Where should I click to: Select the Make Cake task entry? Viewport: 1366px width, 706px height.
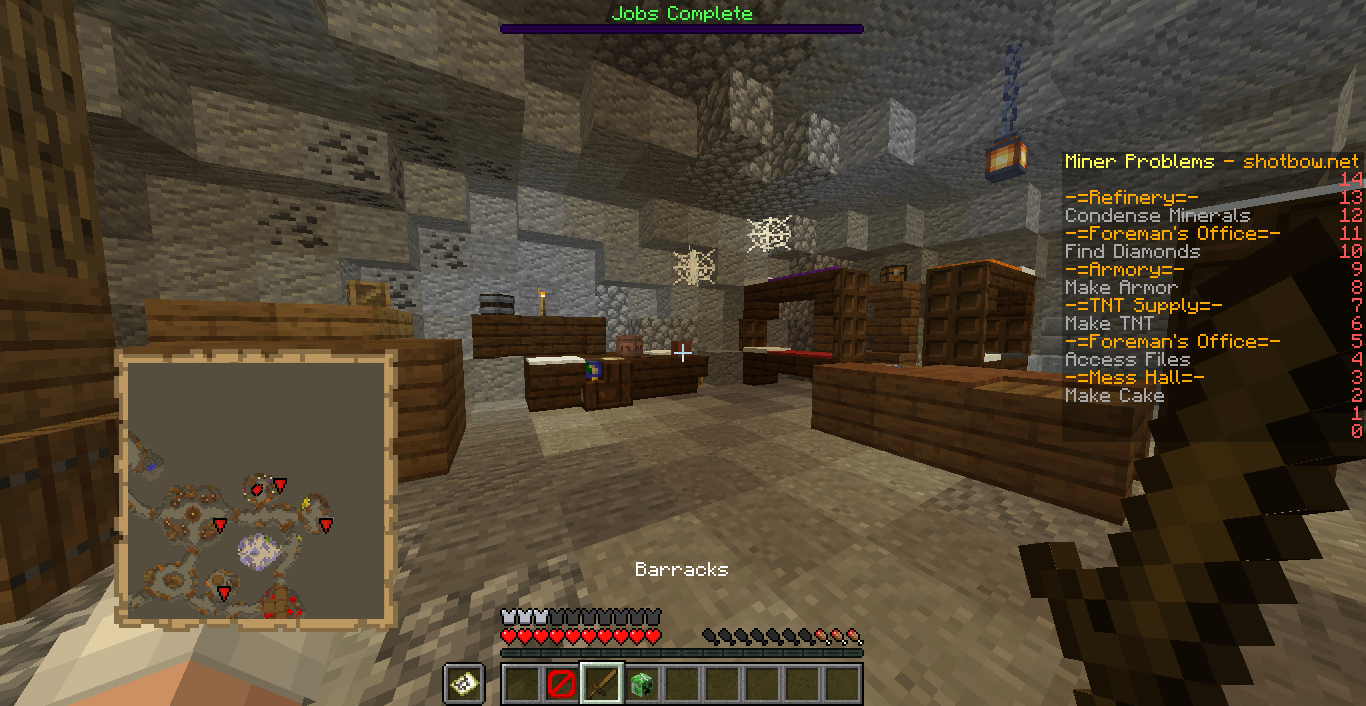1114,396
